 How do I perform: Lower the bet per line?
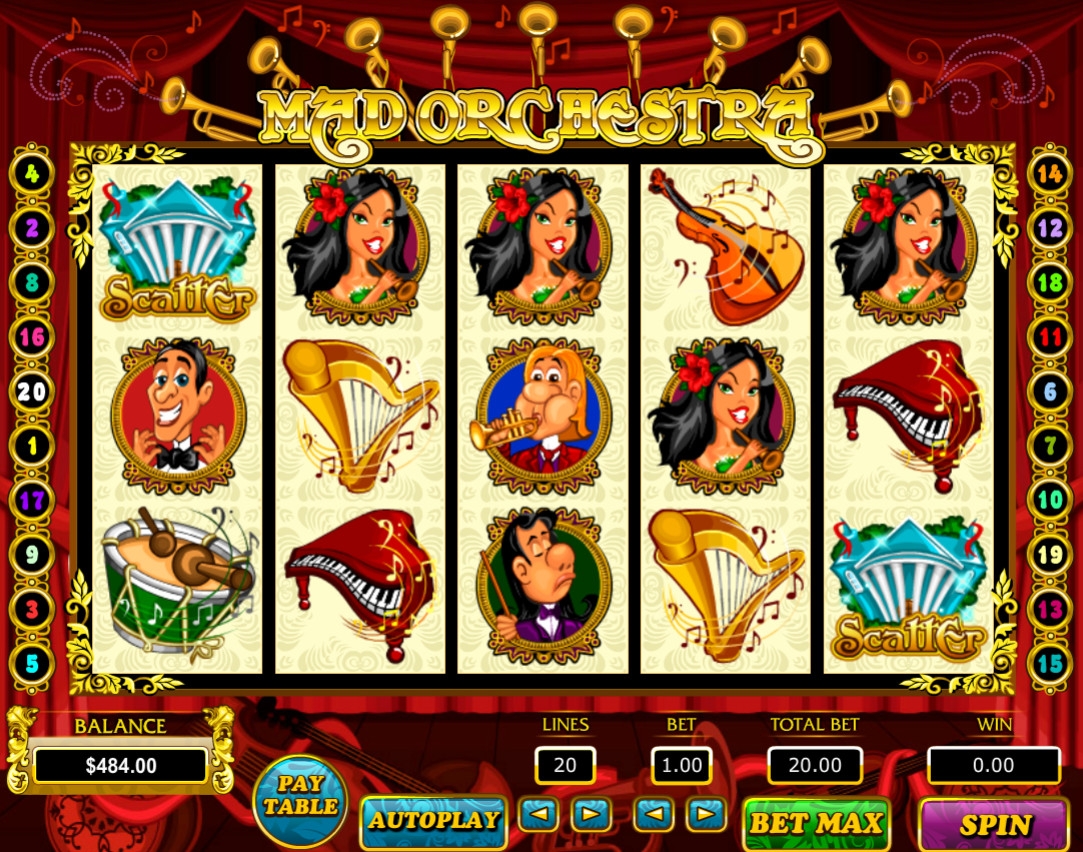654,815
